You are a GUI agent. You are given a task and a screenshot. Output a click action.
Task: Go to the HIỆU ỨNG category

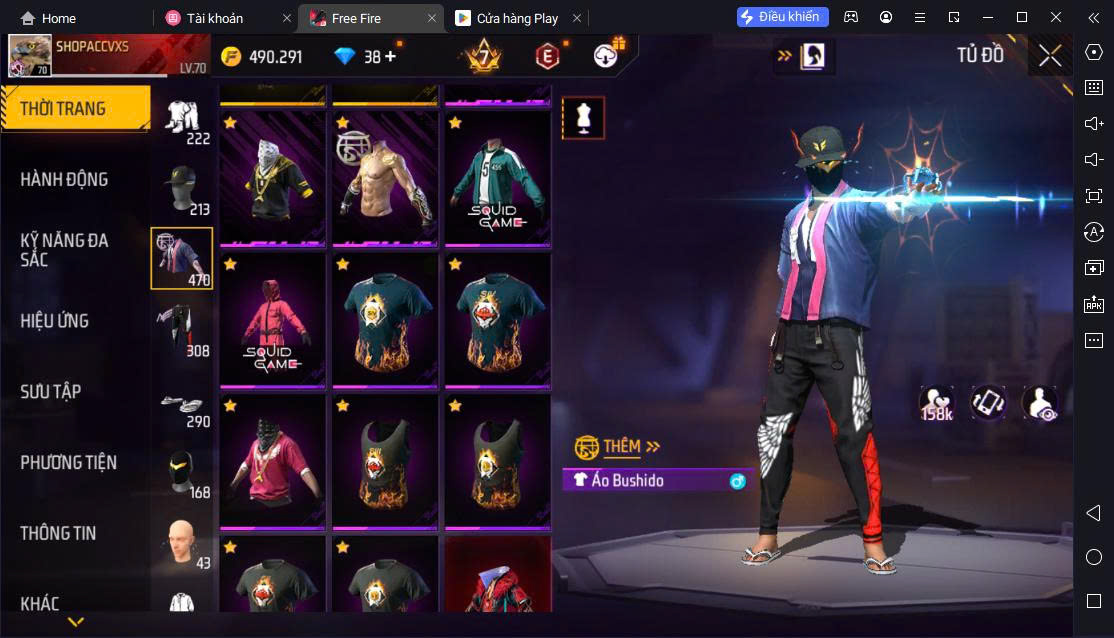[55, 321]
